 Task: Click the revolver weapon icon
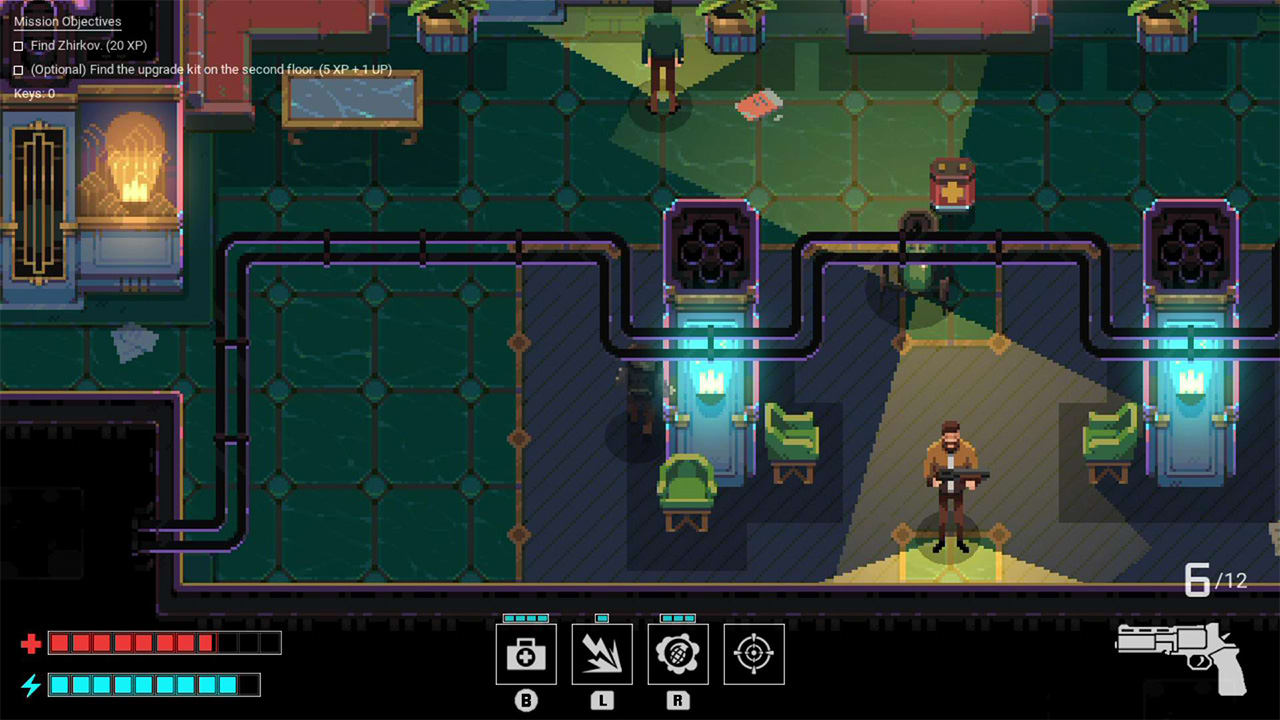click(1180, 660)
